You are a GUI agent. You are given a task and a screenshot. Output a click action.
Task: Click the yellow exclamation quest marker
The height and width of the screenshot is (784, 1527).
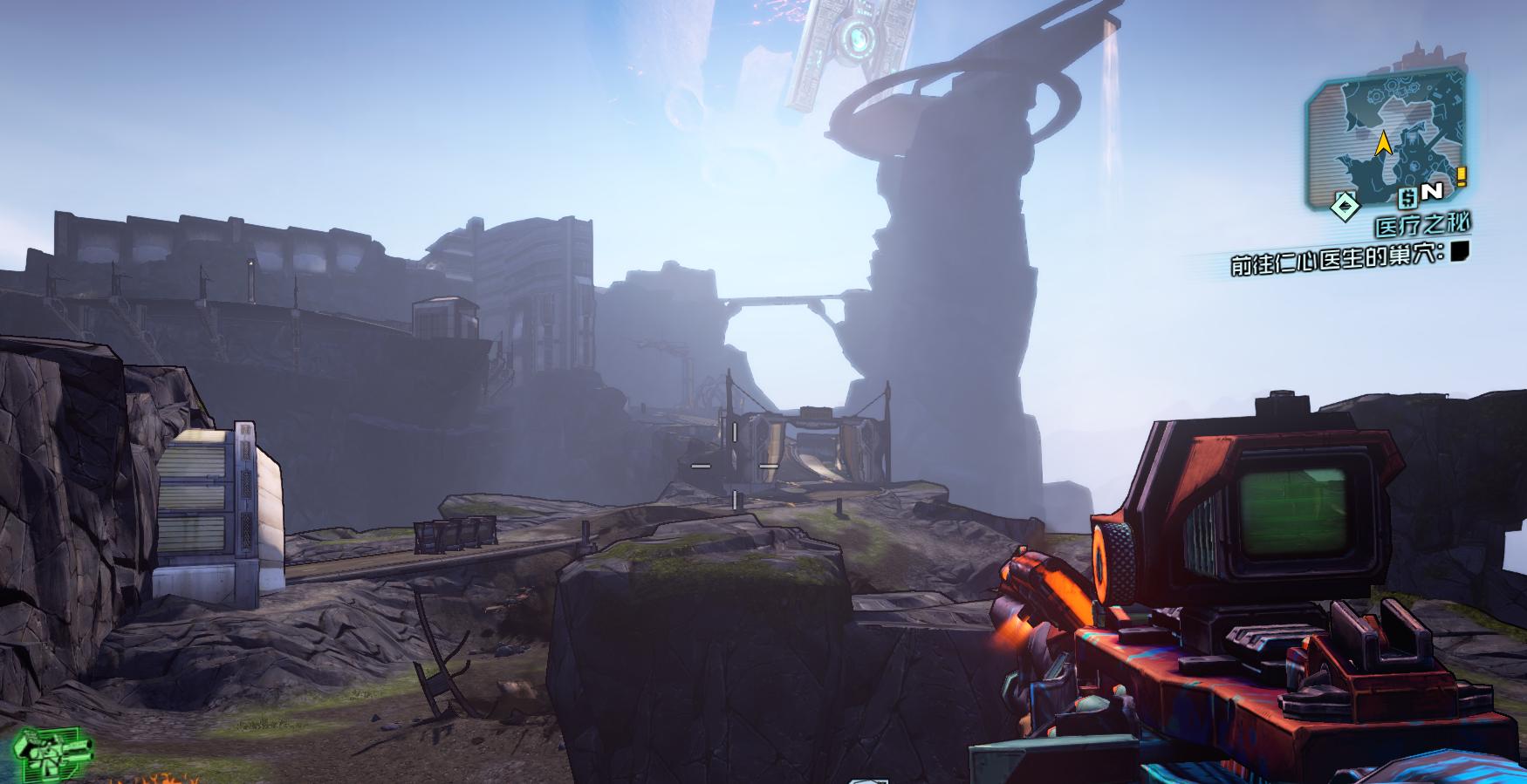(x=1462, y=177)
